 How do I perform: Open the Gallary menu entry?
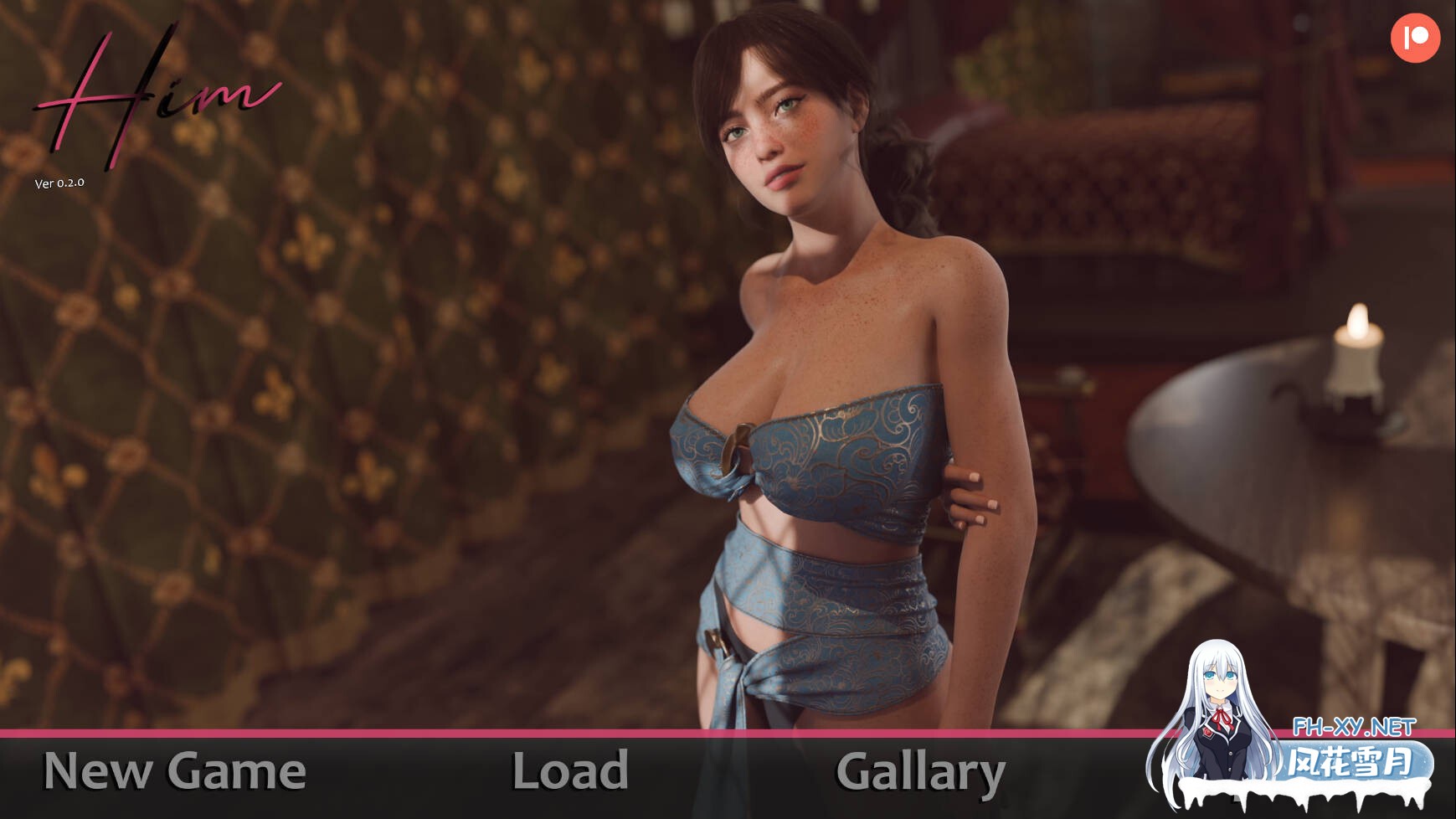point(920,773)
